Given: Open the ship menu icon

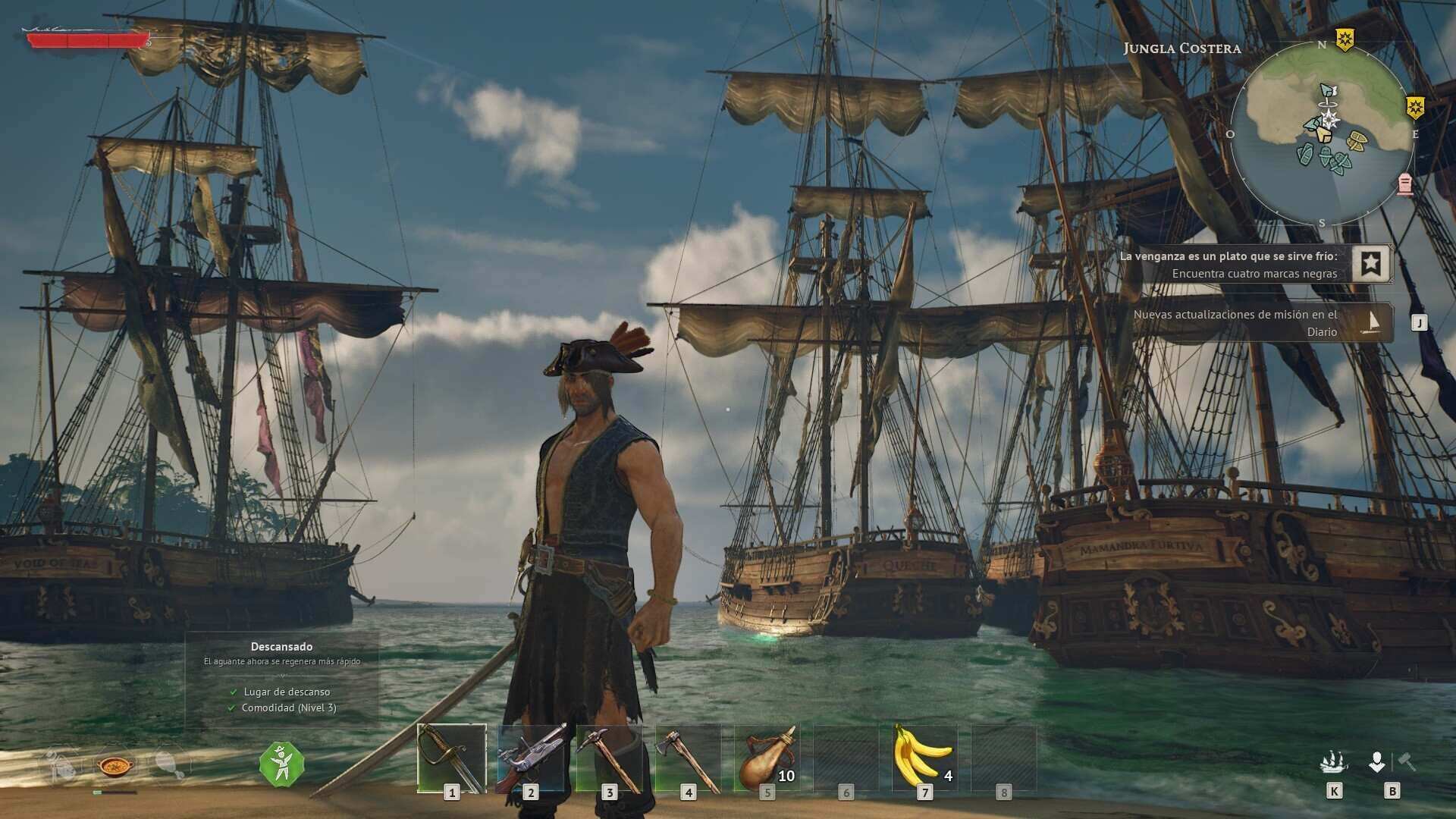Looking at the screenshot, I should (x=1334, y=761).
